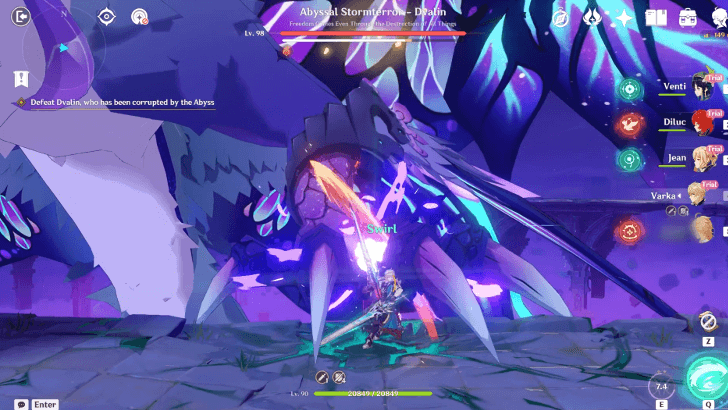
Task: Open the four-pointed star wish icon
Action: coord(624,18)
